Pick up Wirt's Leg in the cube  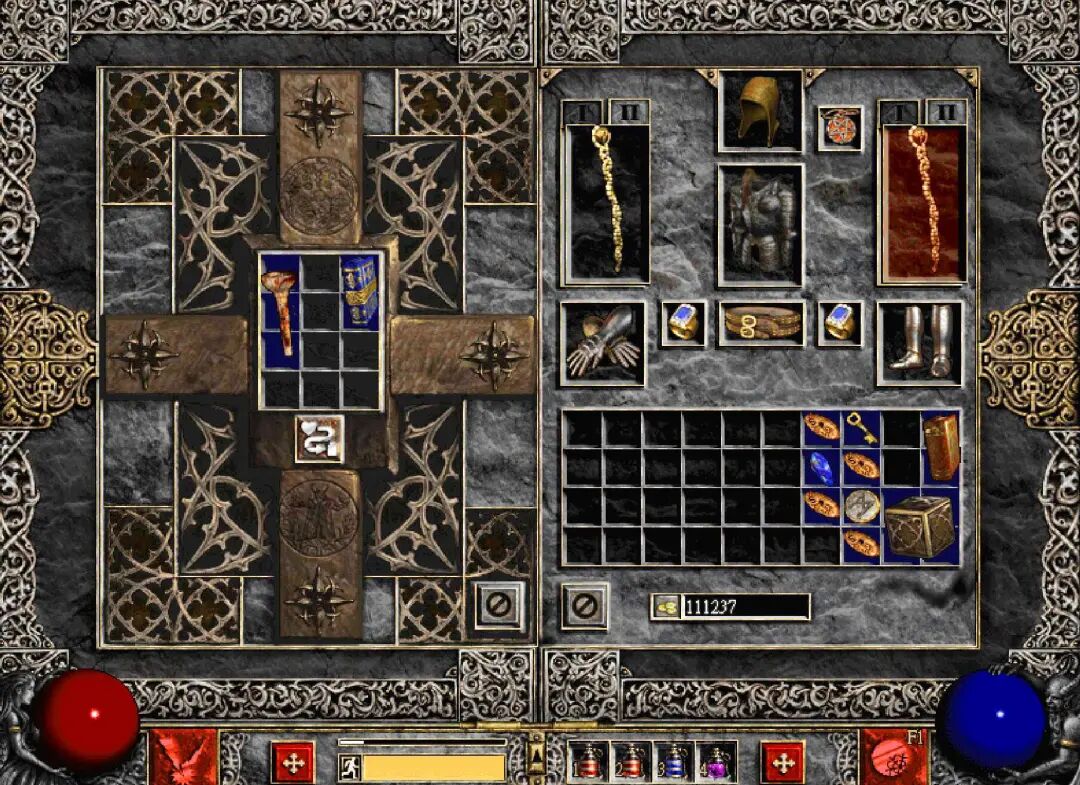[280, 313]
